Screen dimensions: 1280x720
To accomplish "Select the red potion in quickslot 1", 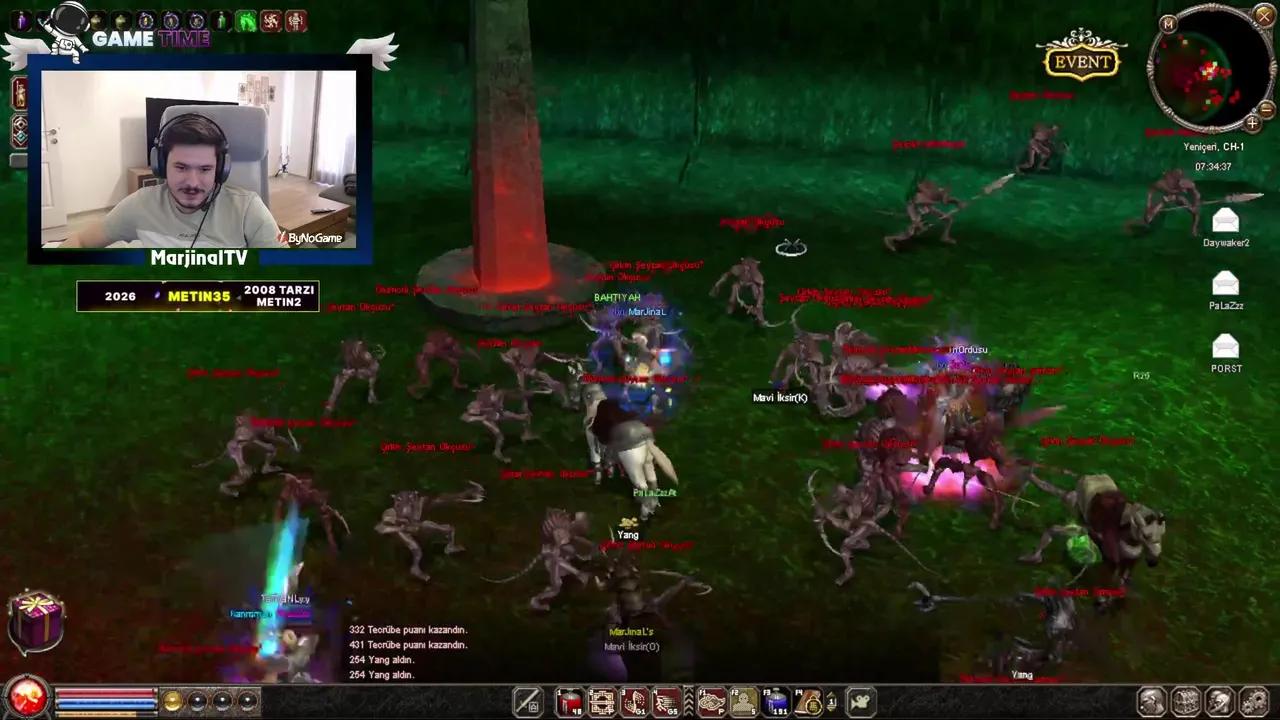I will pyautogui.click(x=568, y=702).
